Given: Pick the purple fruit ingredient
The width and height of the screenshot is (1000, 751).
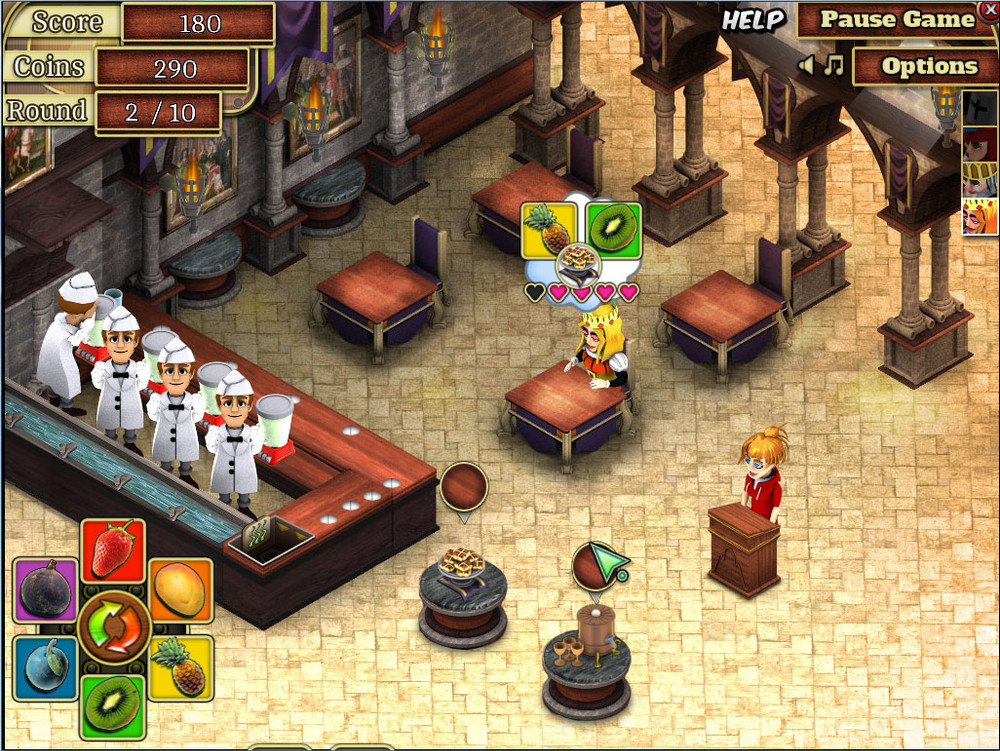Looking at the screenshot, I should 45,590.
